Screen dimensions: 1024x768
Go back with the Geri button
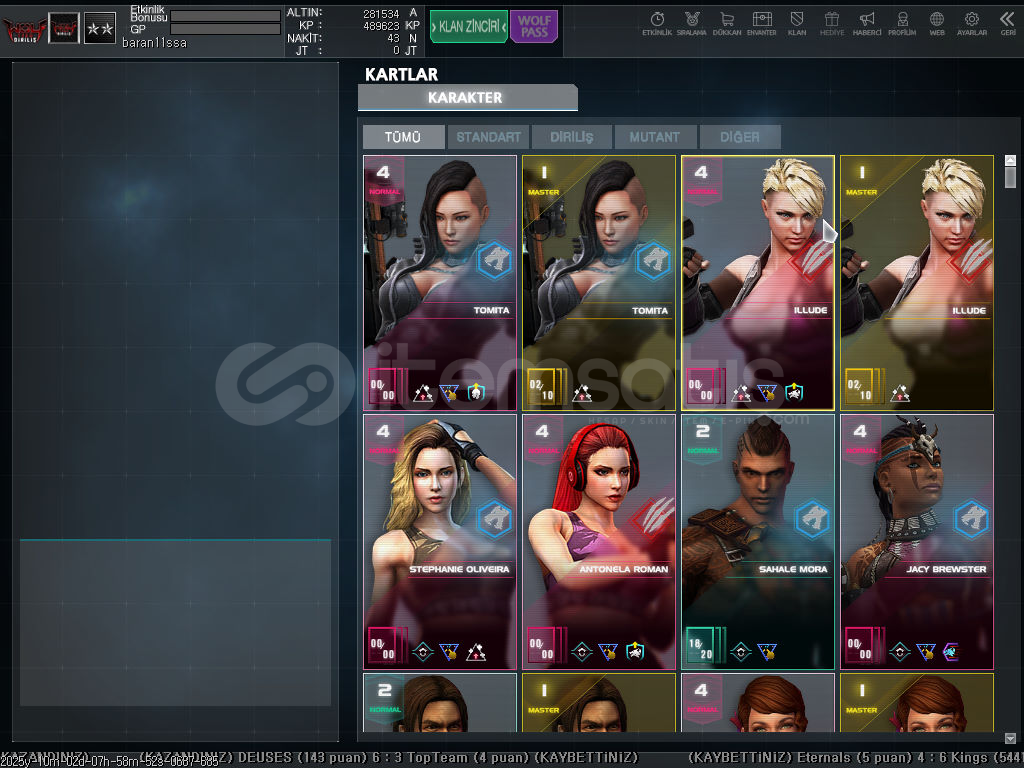coord(1007,23)
